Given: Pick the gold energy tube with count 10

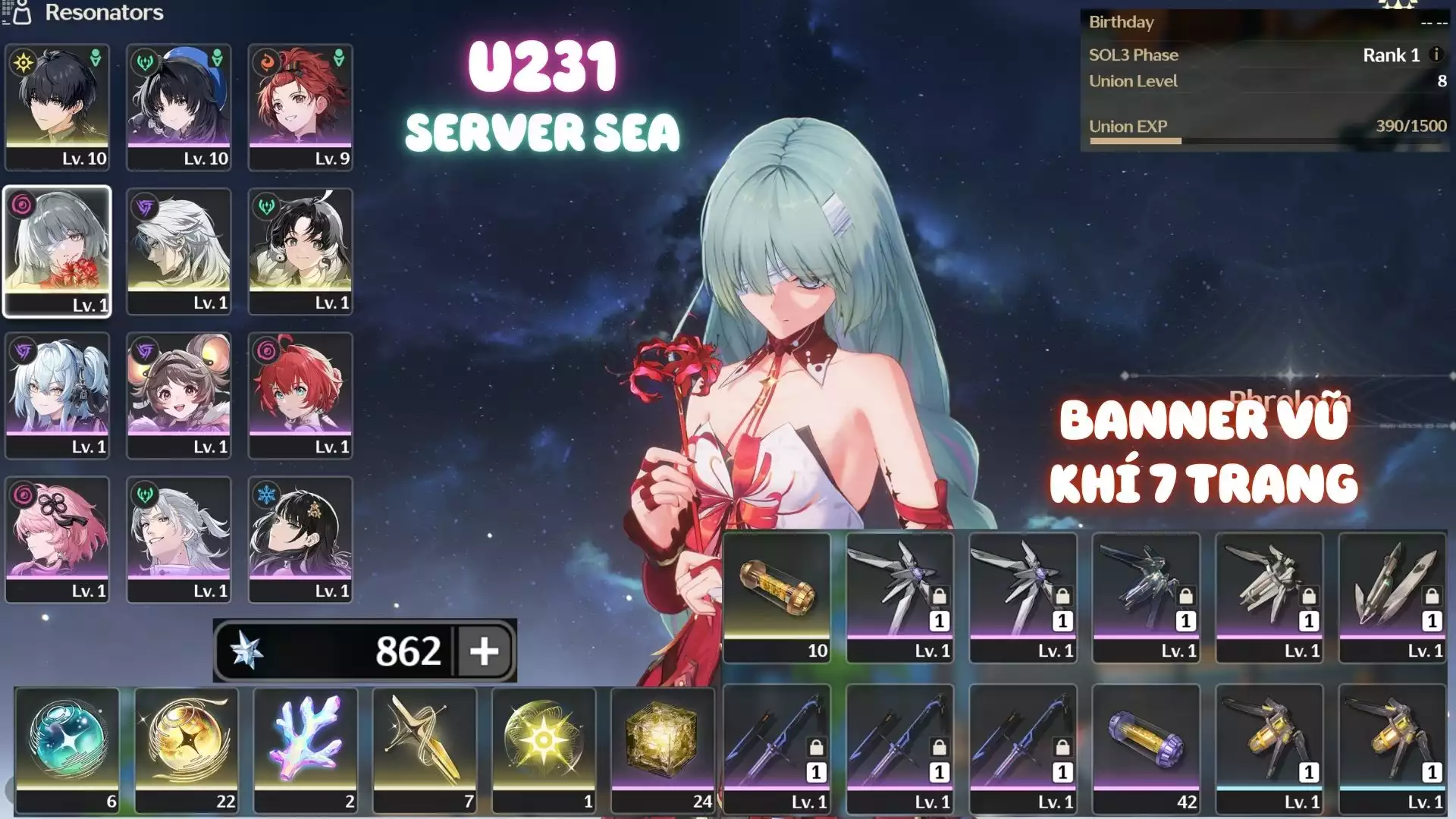Looking at the screenshot, I should [x=777, y=597].
